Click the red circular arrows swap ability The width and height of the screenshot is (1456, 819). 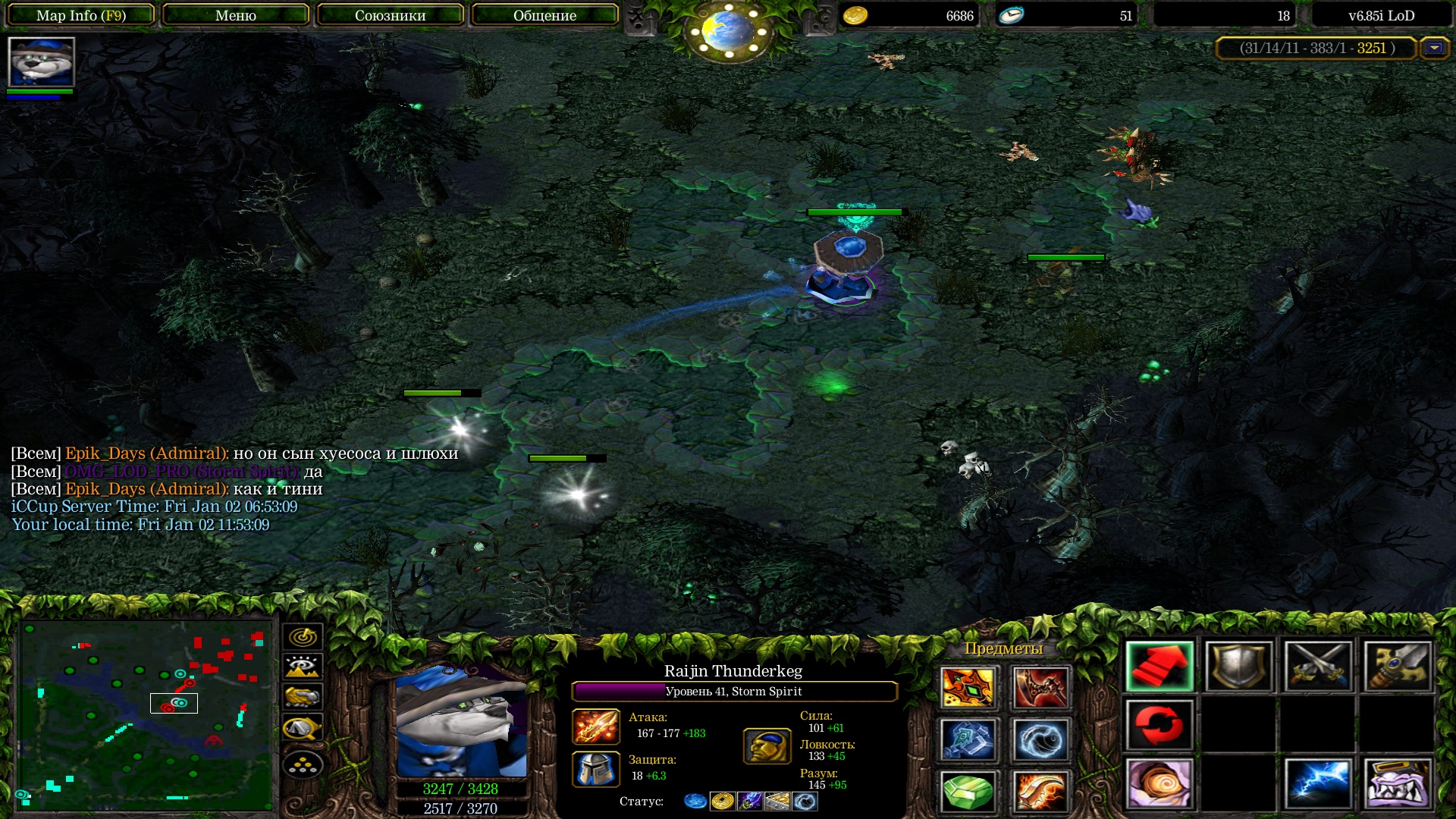click(1159, 725)
